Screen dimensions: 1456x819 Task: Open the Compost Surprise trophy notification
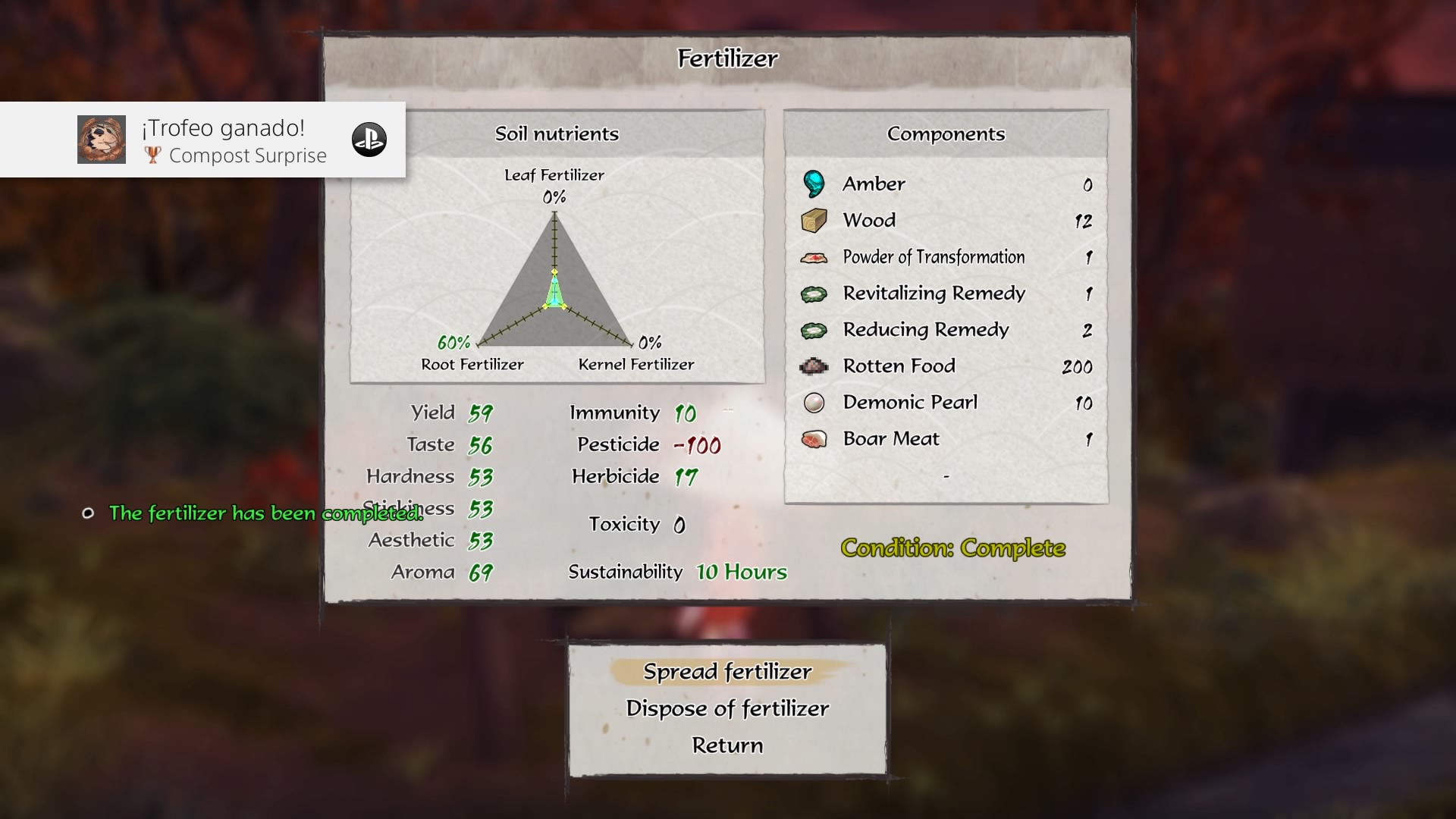click(x=202, y=140)
